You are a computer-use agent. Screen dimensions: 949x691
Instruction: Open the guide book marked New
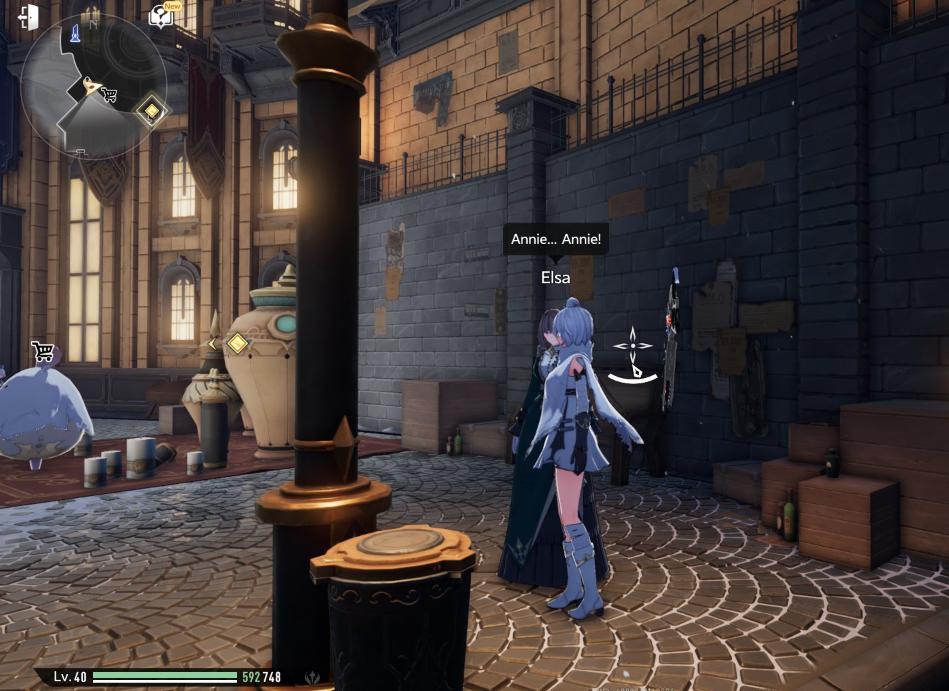pos(162,15)
